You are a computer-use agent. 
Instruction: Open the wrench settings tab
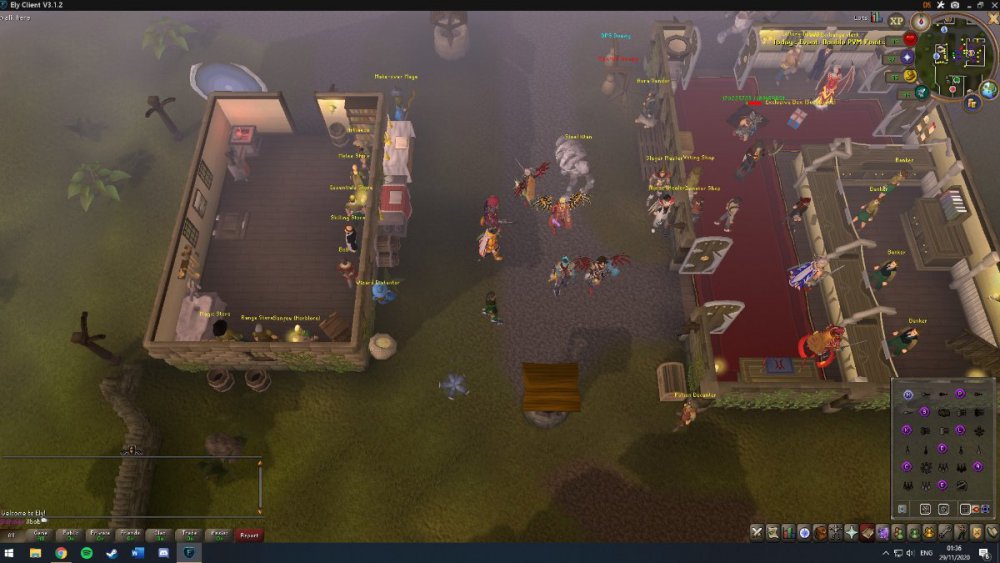point(944,532)
